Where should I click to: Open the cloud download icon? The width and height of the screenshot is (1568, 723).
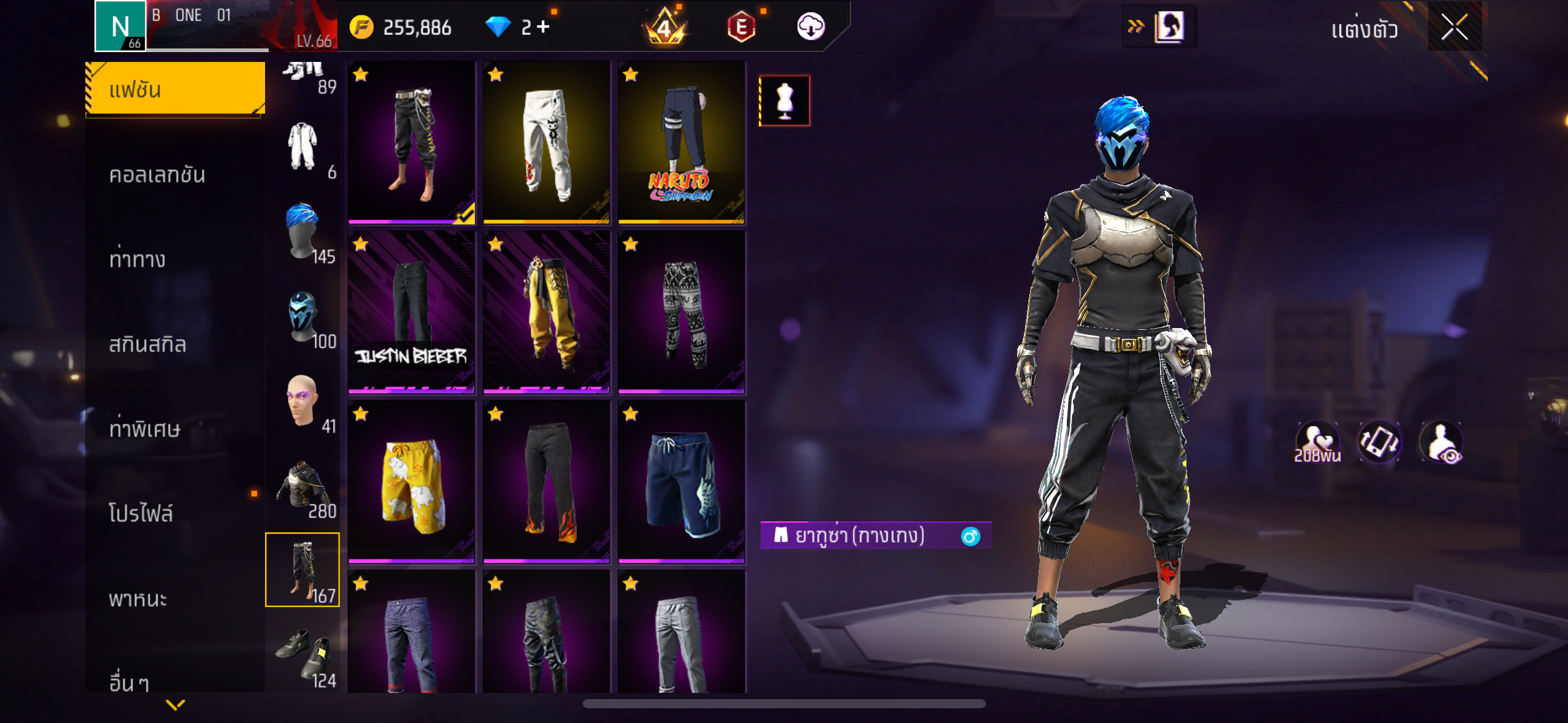coord(810,27)
